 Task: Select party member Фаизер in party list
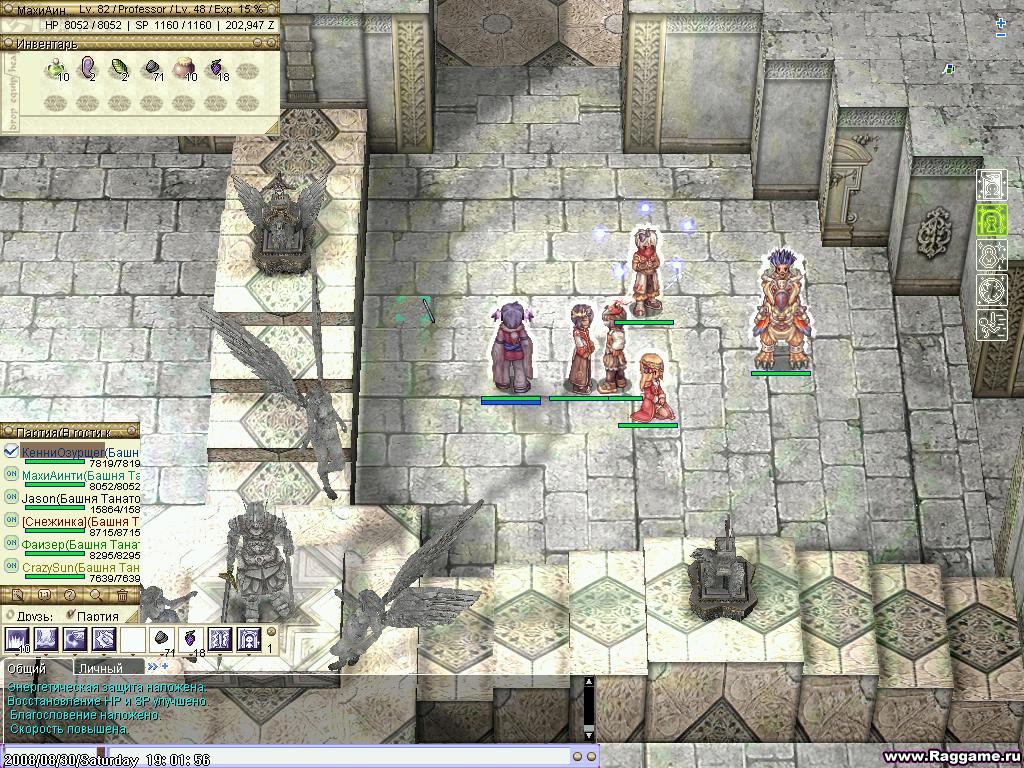[x=82, y=545]
